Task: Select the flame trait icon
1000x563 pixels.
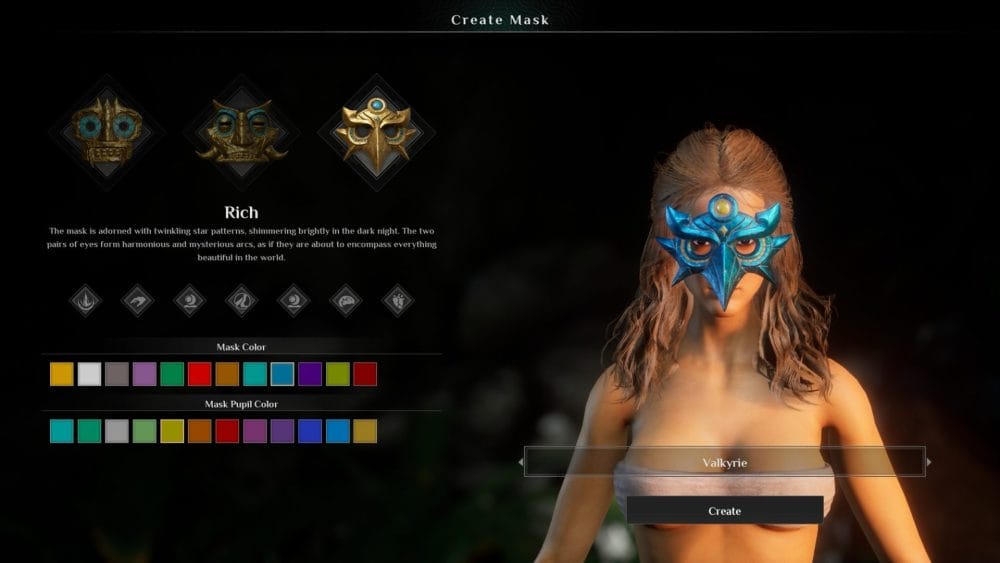Action: click(x=85, y=299)
